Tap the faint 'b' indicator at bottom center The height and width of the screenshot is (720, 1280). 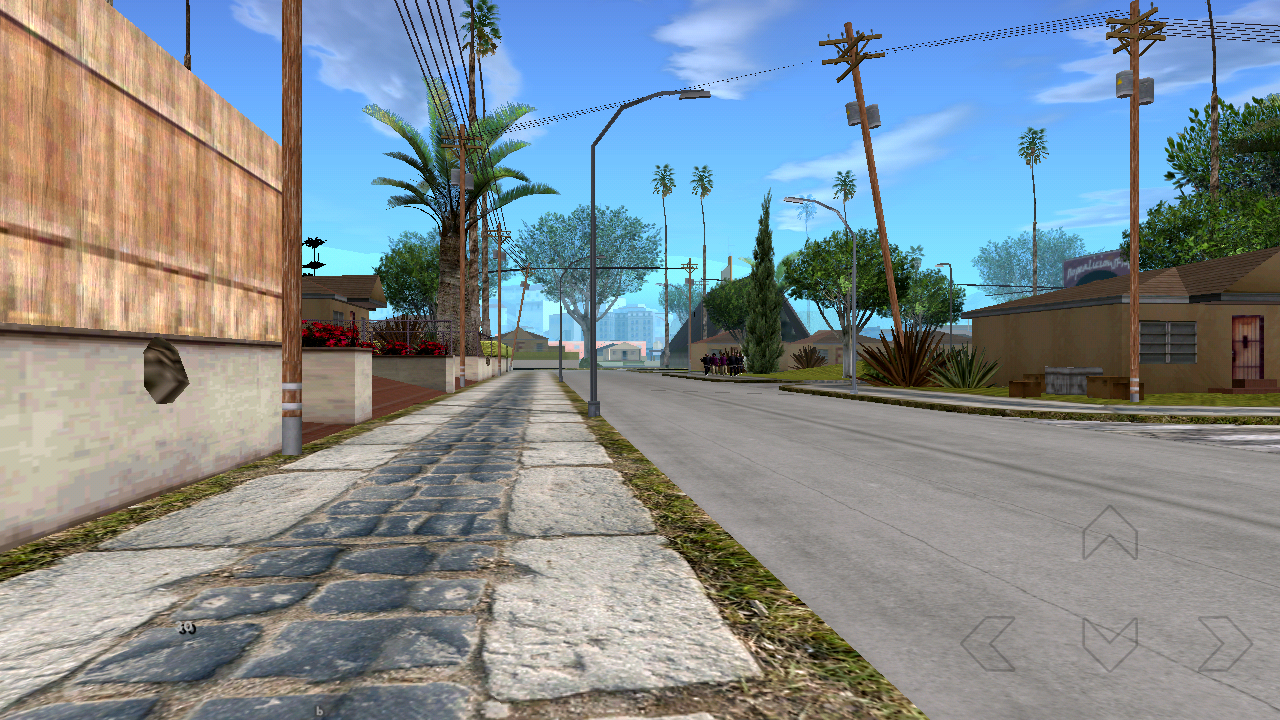point(318,711)
